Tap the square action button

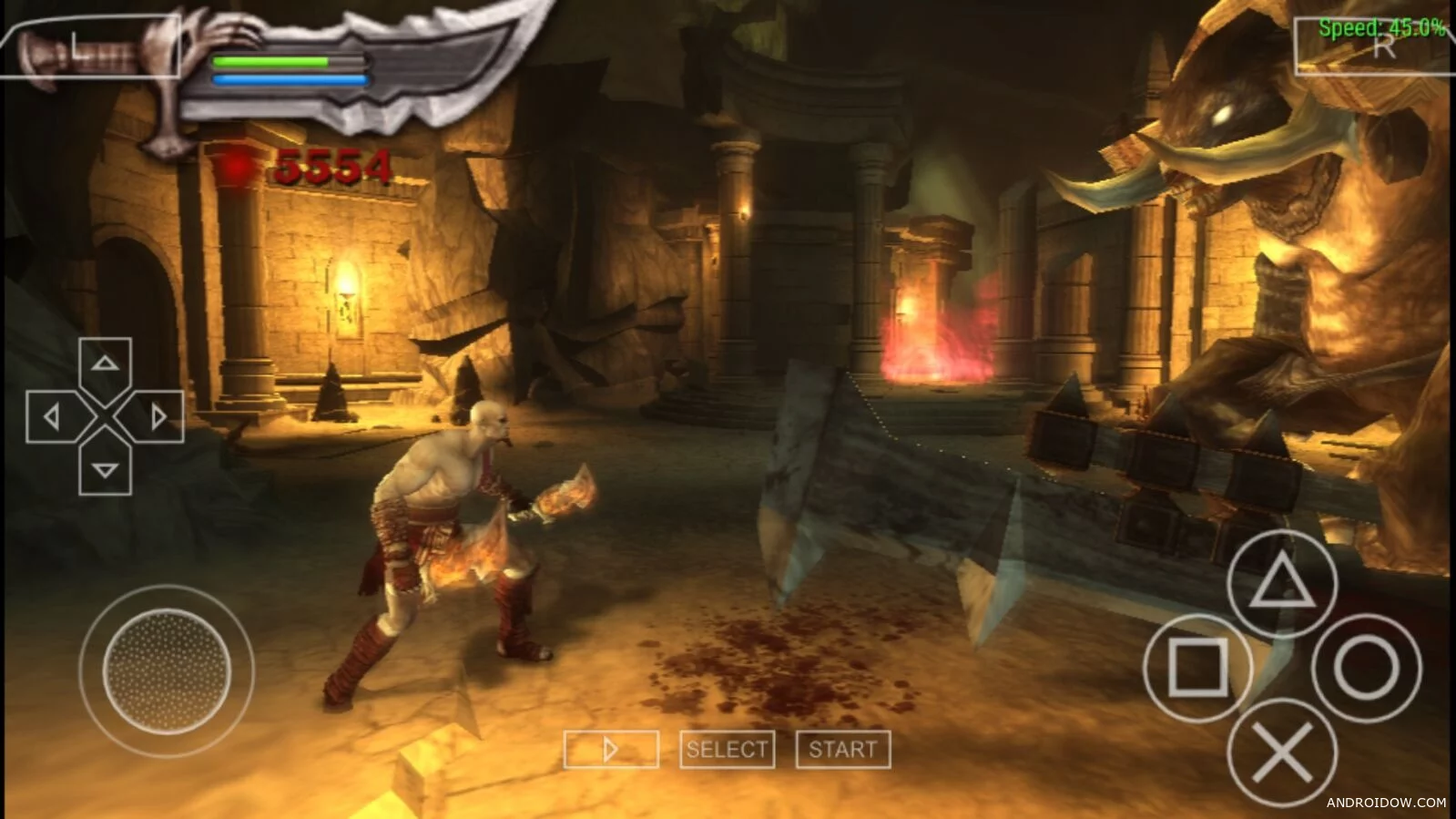coord(1196,668)
